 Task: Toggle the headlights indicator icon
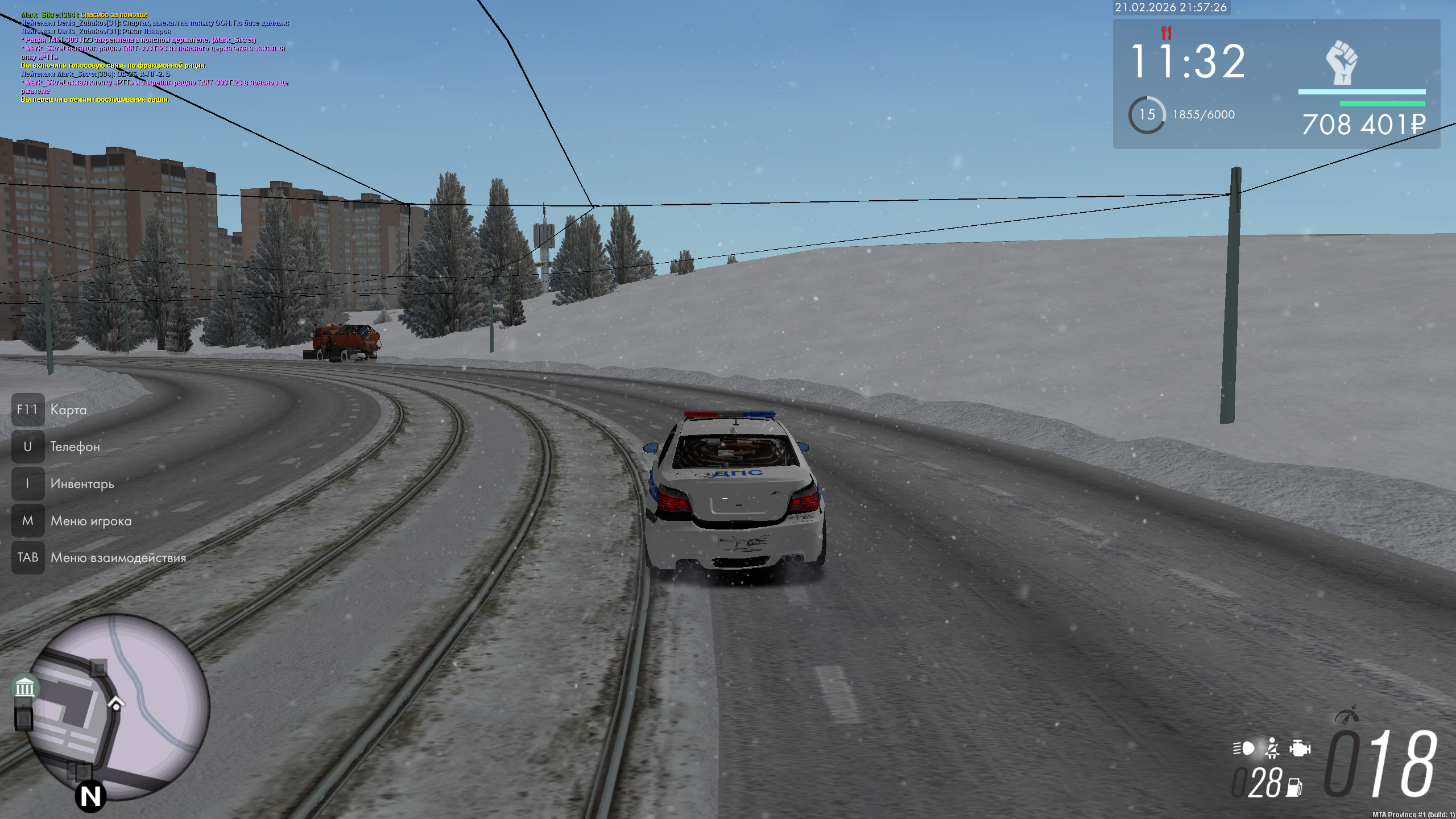pos(1244,748)
